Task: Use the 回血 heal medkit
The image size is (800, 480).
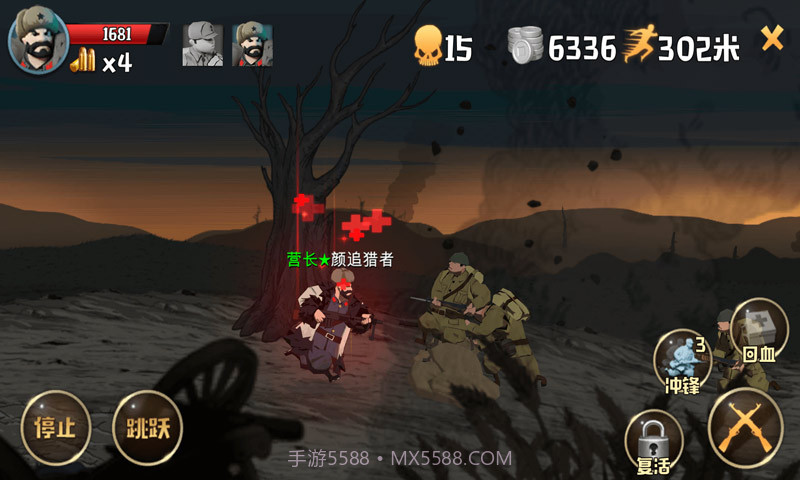Action: [760, 332]
